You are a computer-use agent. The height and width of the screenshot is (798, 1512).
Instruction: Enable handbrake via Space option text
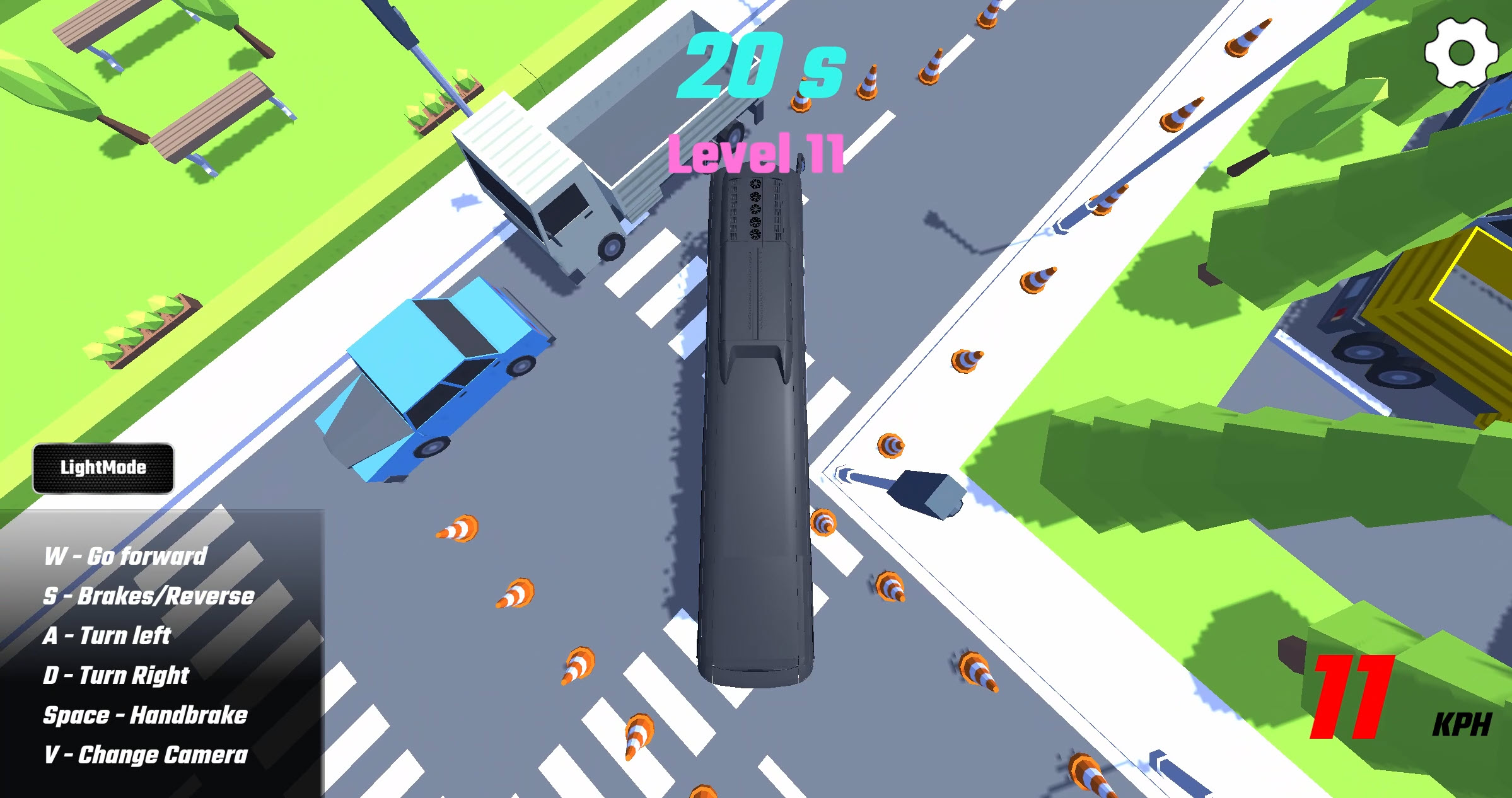point(145,715)
